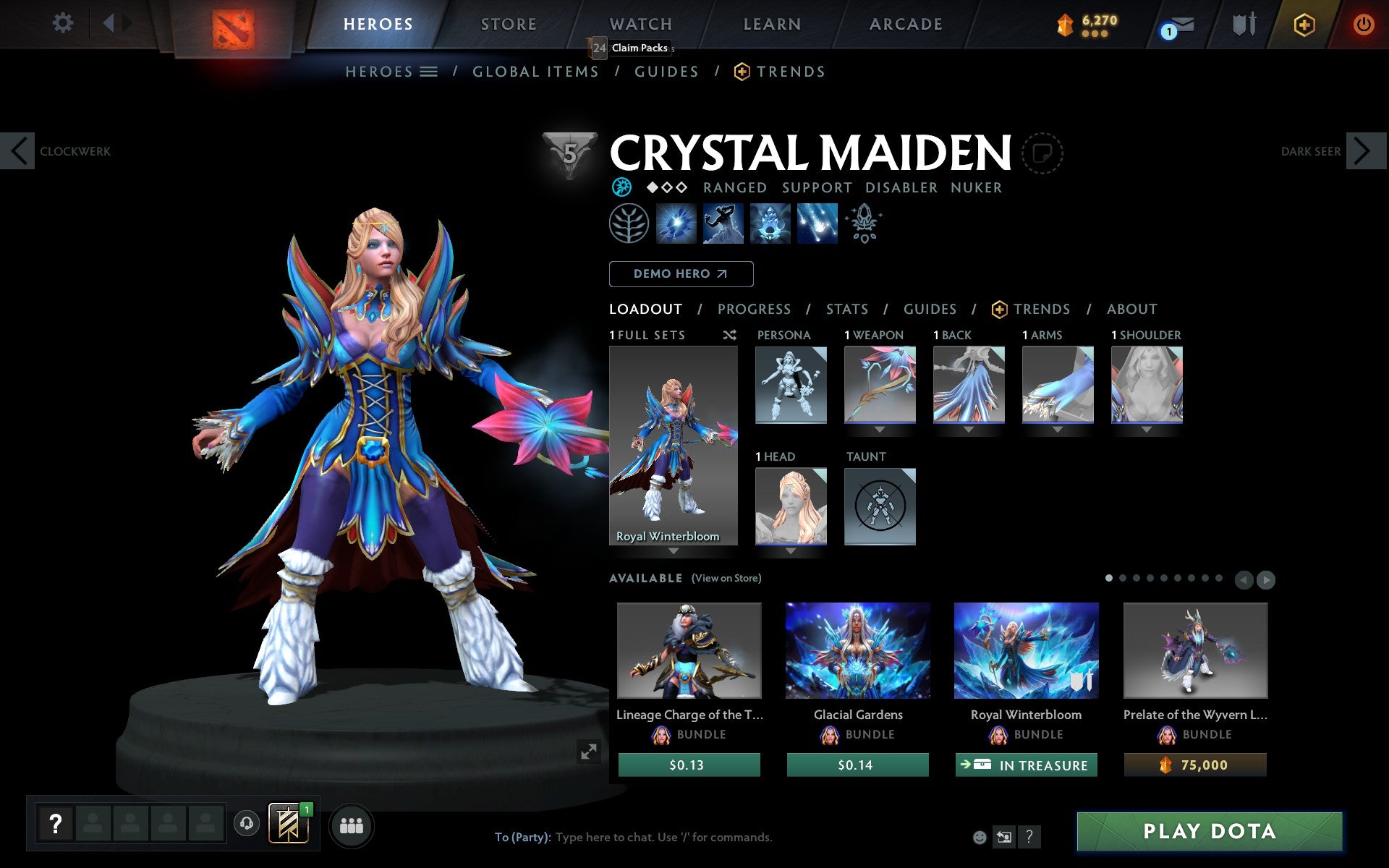The image size is (1389, 868).
Task: Expand the Head item slot arrow
Action: 791,550
